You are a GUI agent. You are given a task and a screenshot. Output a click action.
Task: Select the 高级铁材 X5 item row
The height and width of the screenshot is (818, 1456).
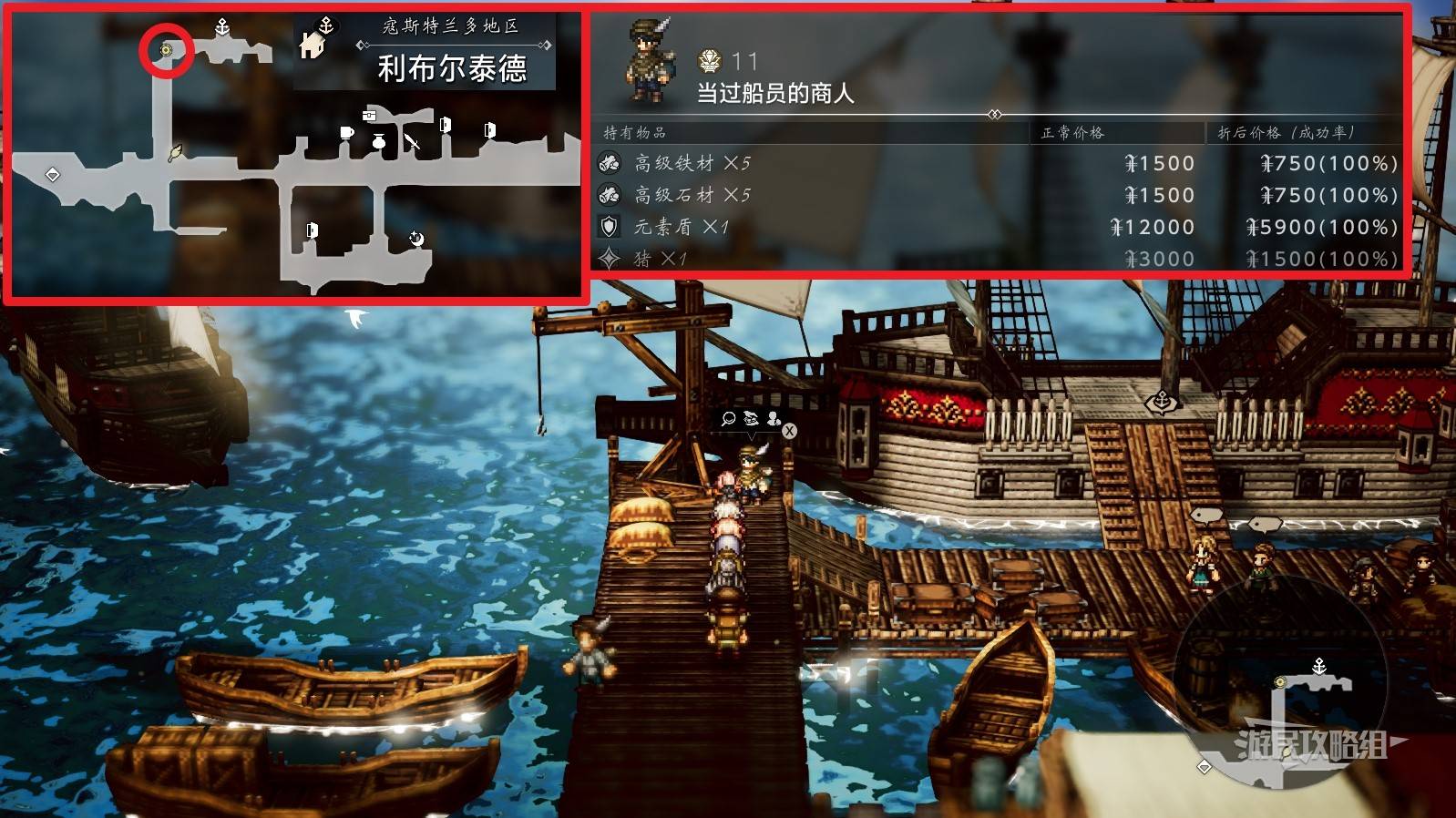click(x=998, y=163)
